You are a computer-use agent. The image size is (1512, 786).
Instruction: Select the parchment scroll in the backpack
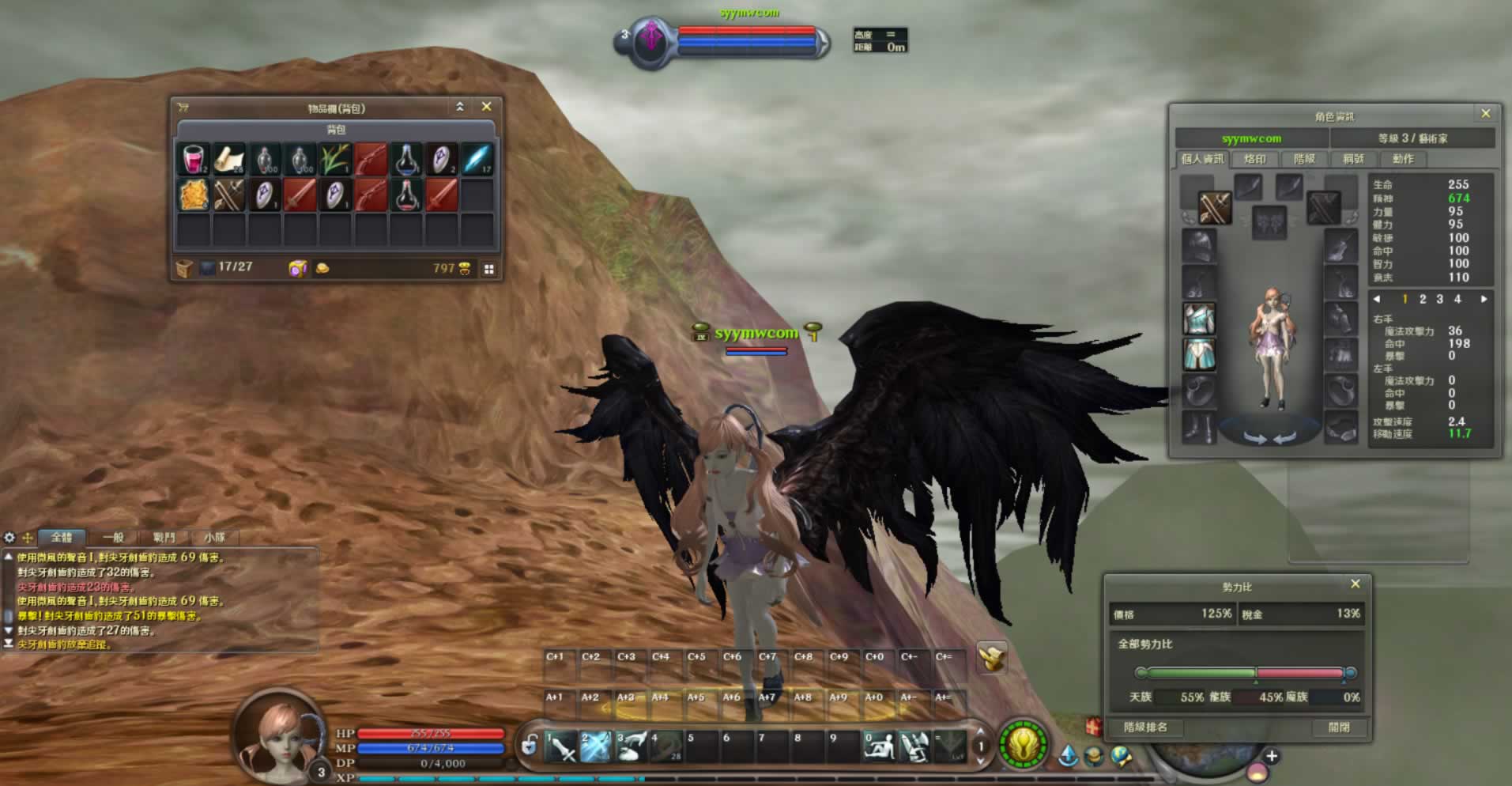click(228, 159)
